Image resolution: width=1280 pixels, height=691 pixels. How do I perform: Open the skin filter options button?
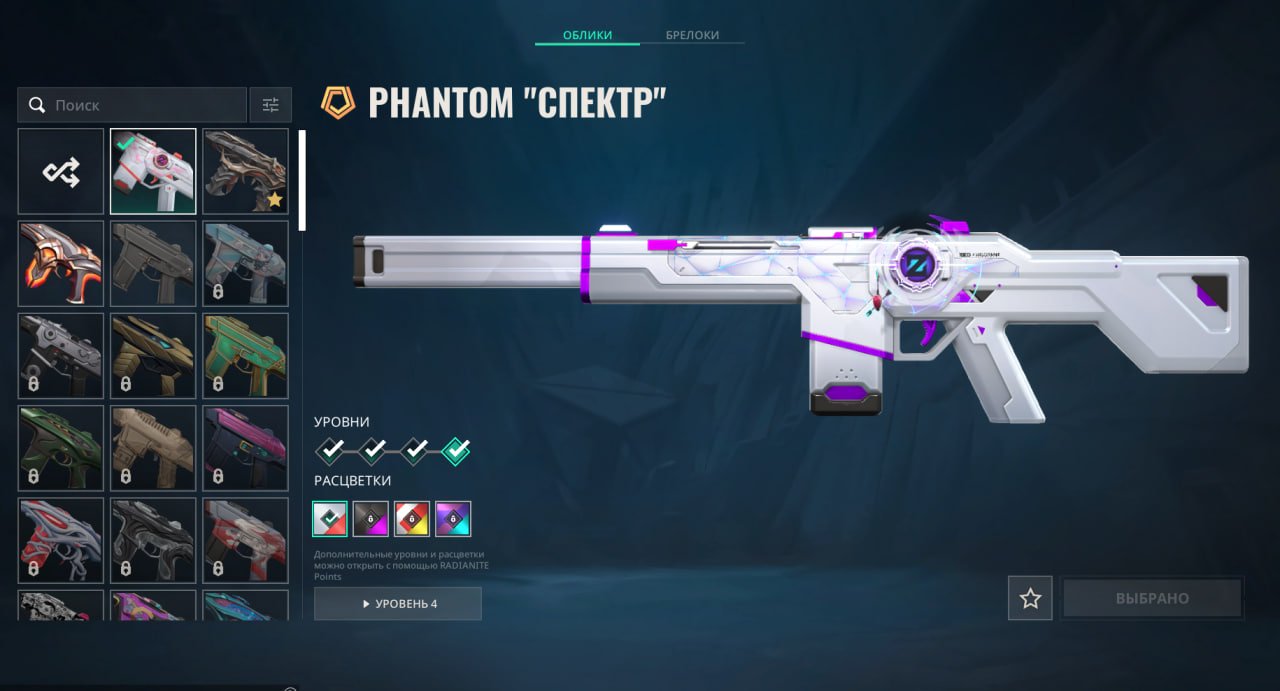pos(270,105)
